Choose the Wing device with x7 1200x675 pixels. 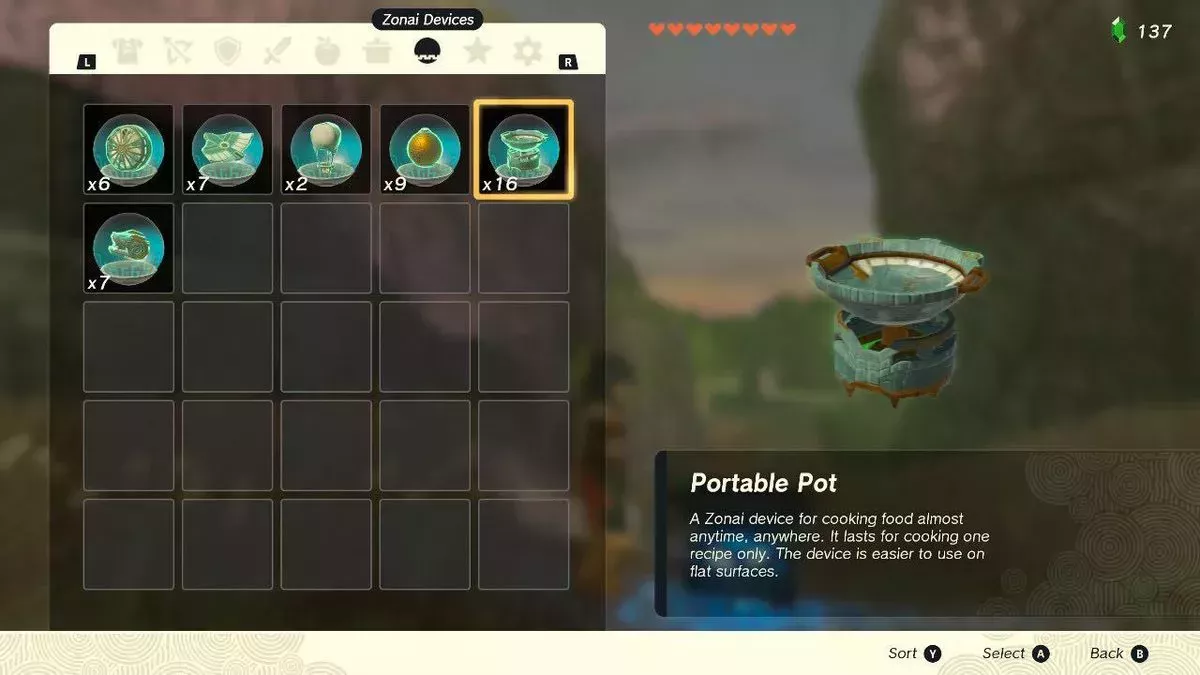click(227, 149)
